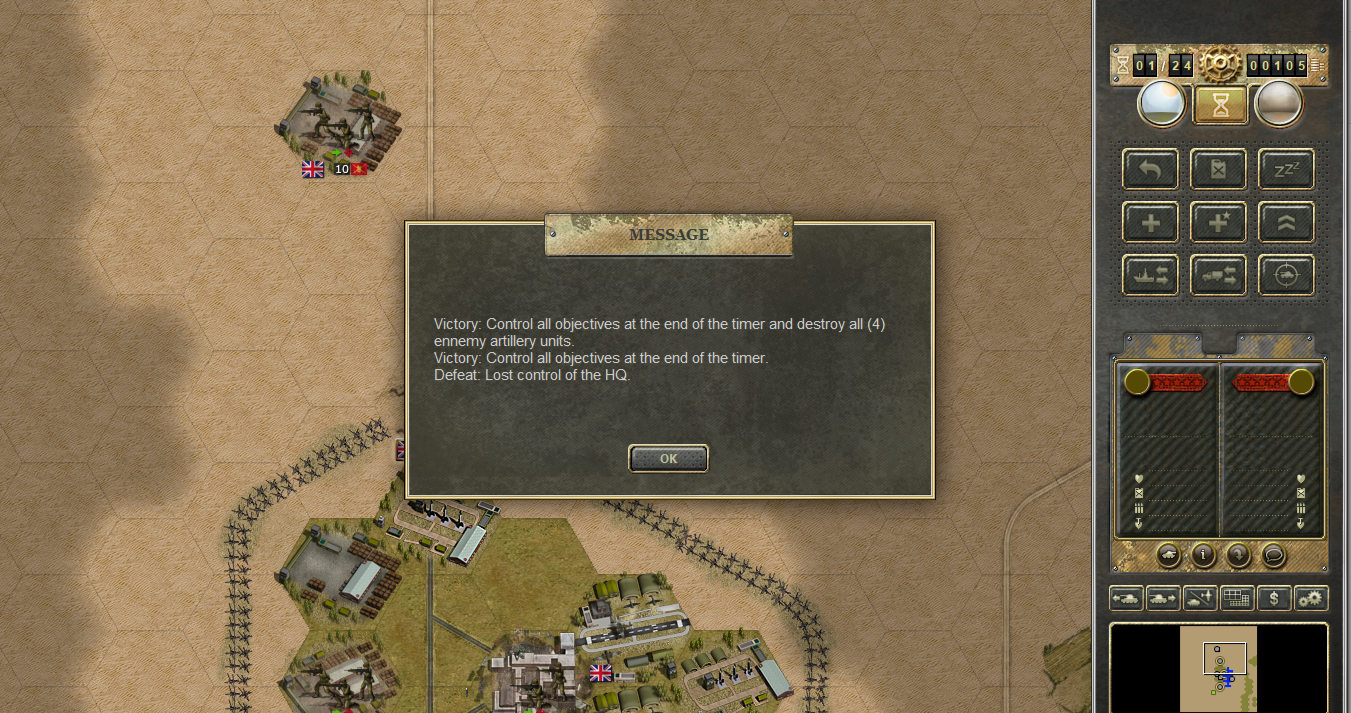Go to next unit with right-arrow tank
Image resolution: width=1351 pixels, height=713 pixels.
(x=1163, y=598)
